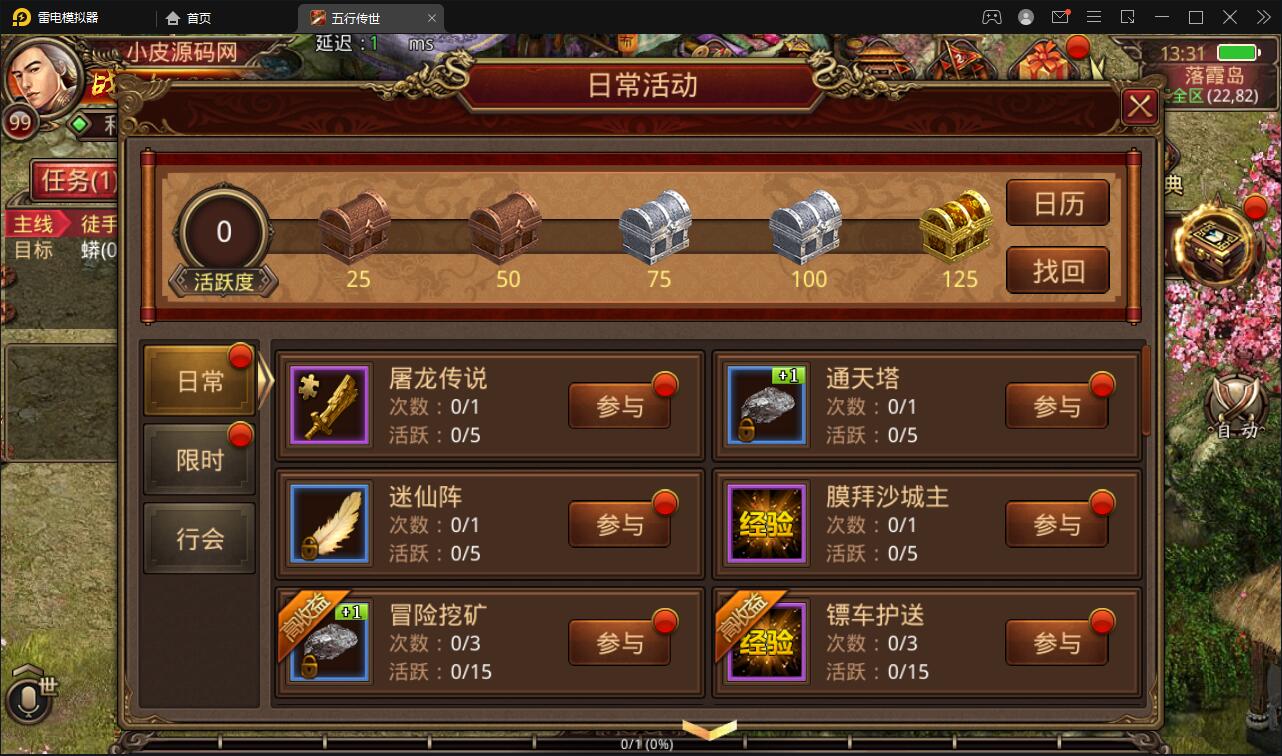Collapse the panel with the bottom chevron arrow
The image size is (1282, 756).
[x=710, y=731]
